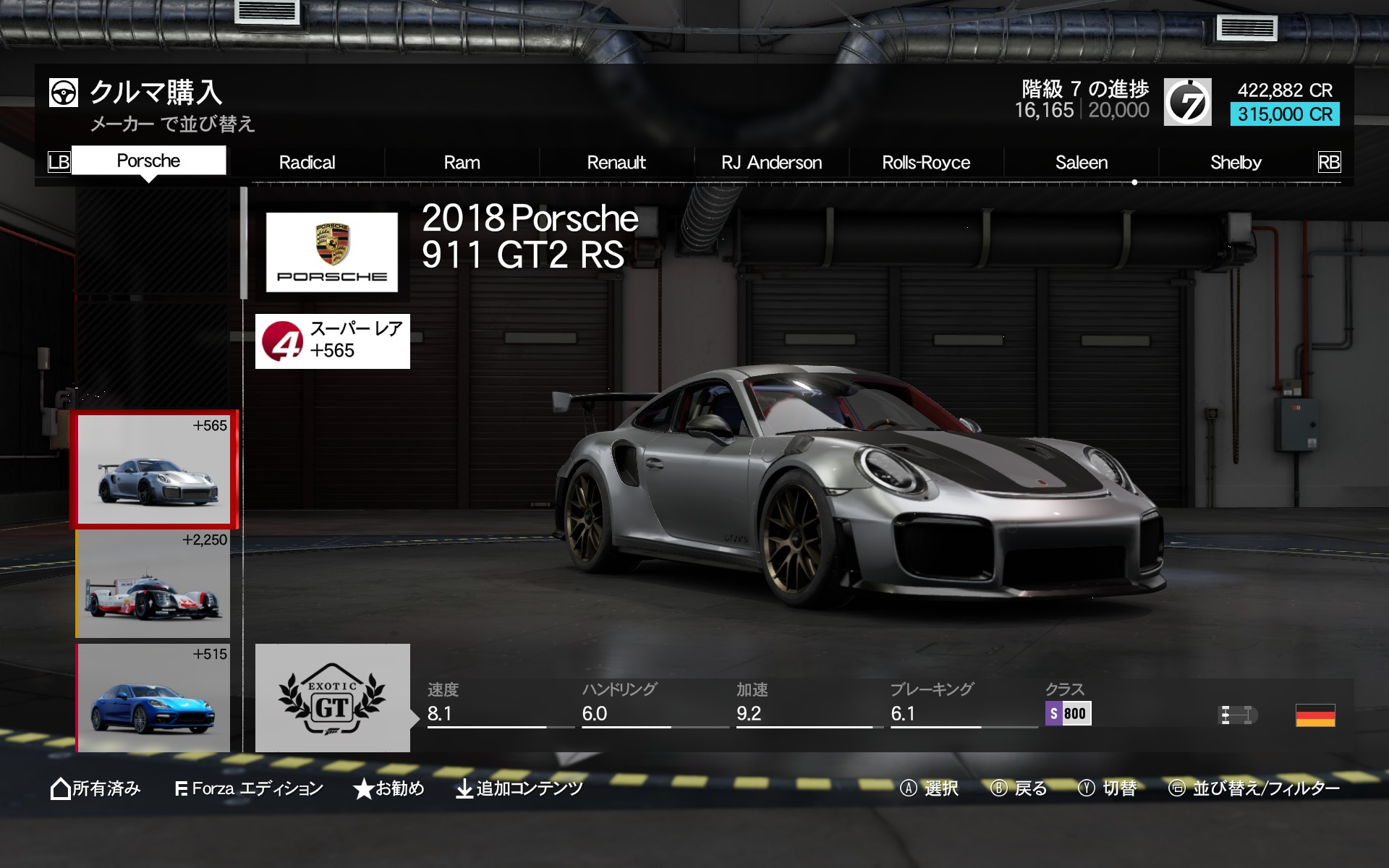Open the Shelby manufacturer tab
Viewport: 1389px width, 868px height.
coord(1236,163)
